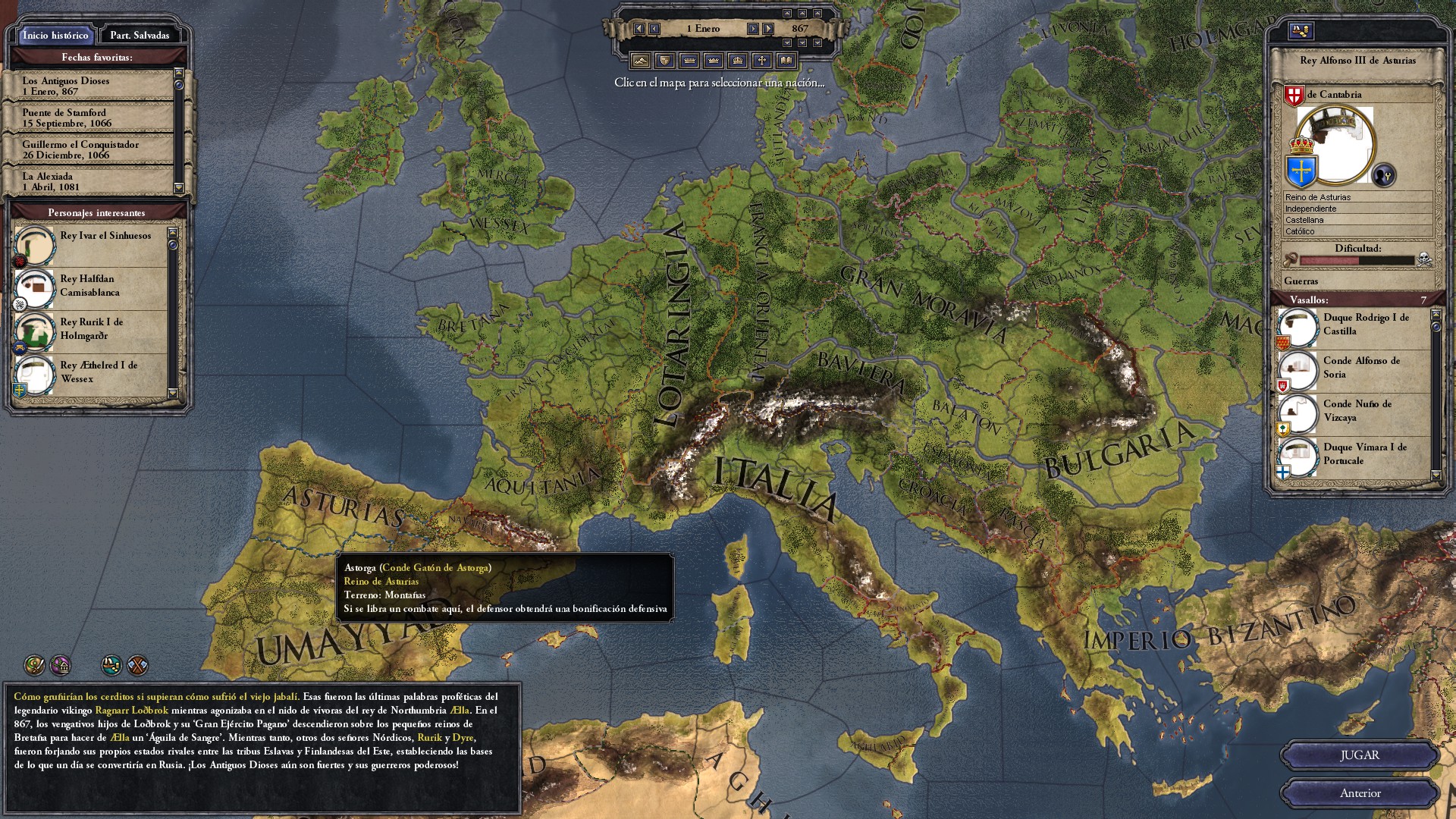Open the book icon map mode
The image size is (1456, 819).
[x=786, y=61]
